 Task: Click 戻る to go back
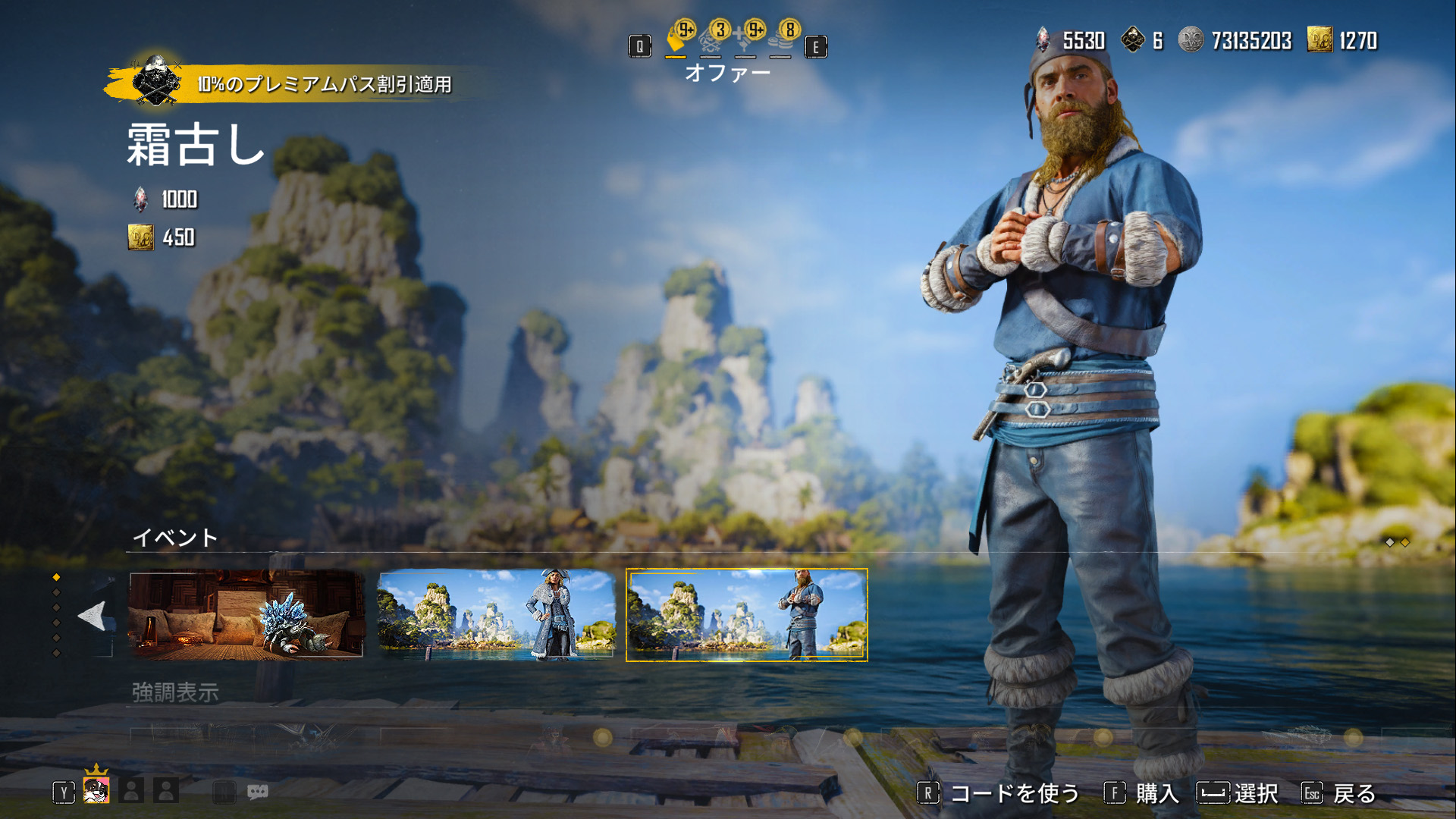tap(1339, 793)
